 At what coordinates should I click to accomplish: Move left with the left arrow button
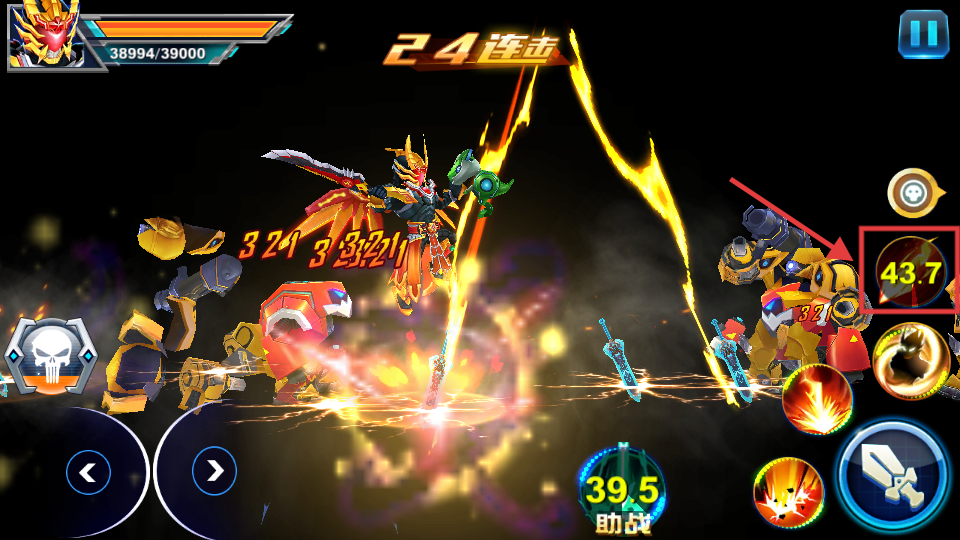(88, 471)
